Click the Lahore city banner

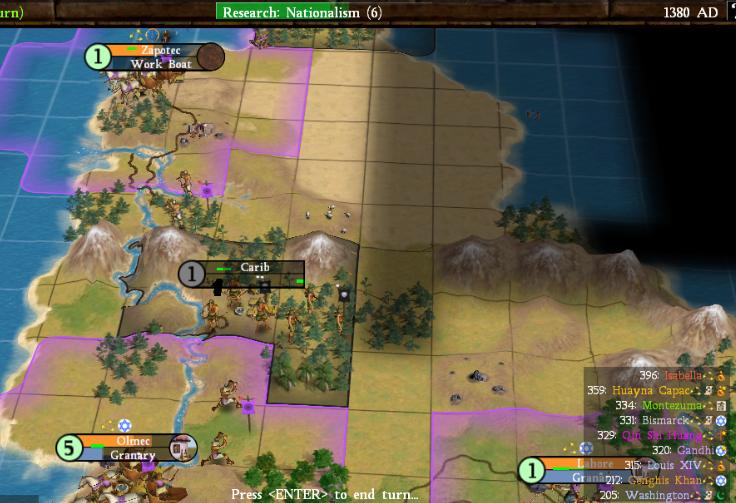click(566, 464)
